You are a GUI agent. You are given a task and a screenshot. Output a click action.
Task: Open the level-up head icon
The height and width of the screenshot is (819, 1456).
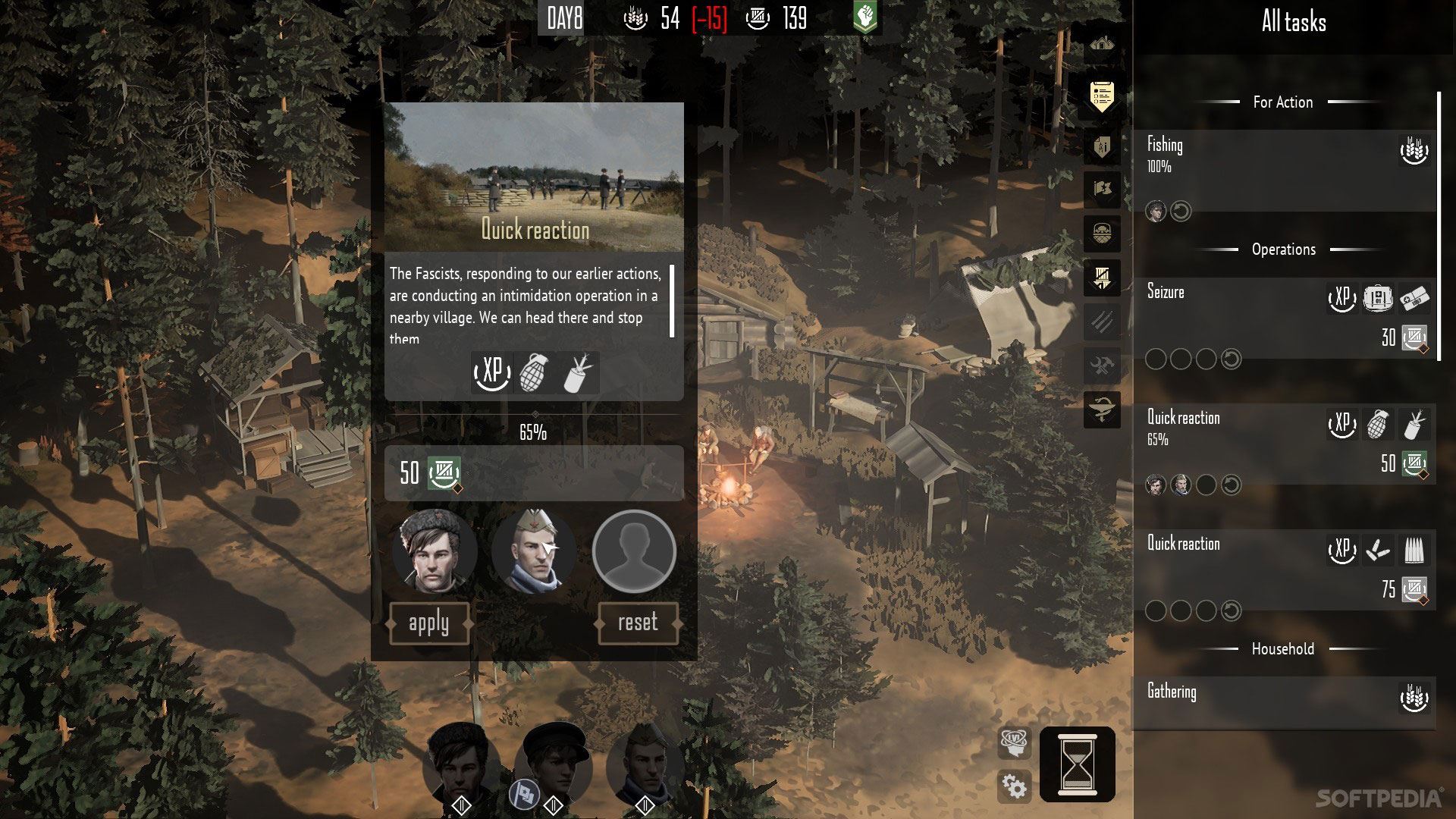tap(1015, 742)
